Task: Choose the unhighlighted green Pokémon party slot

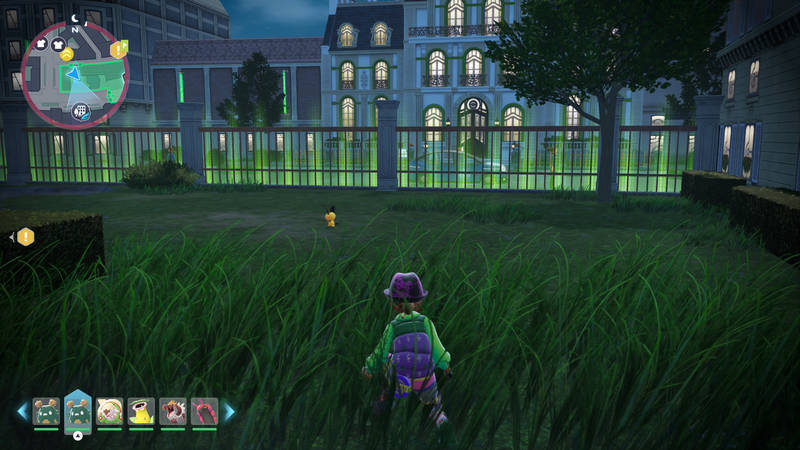Action: [46, 411]
